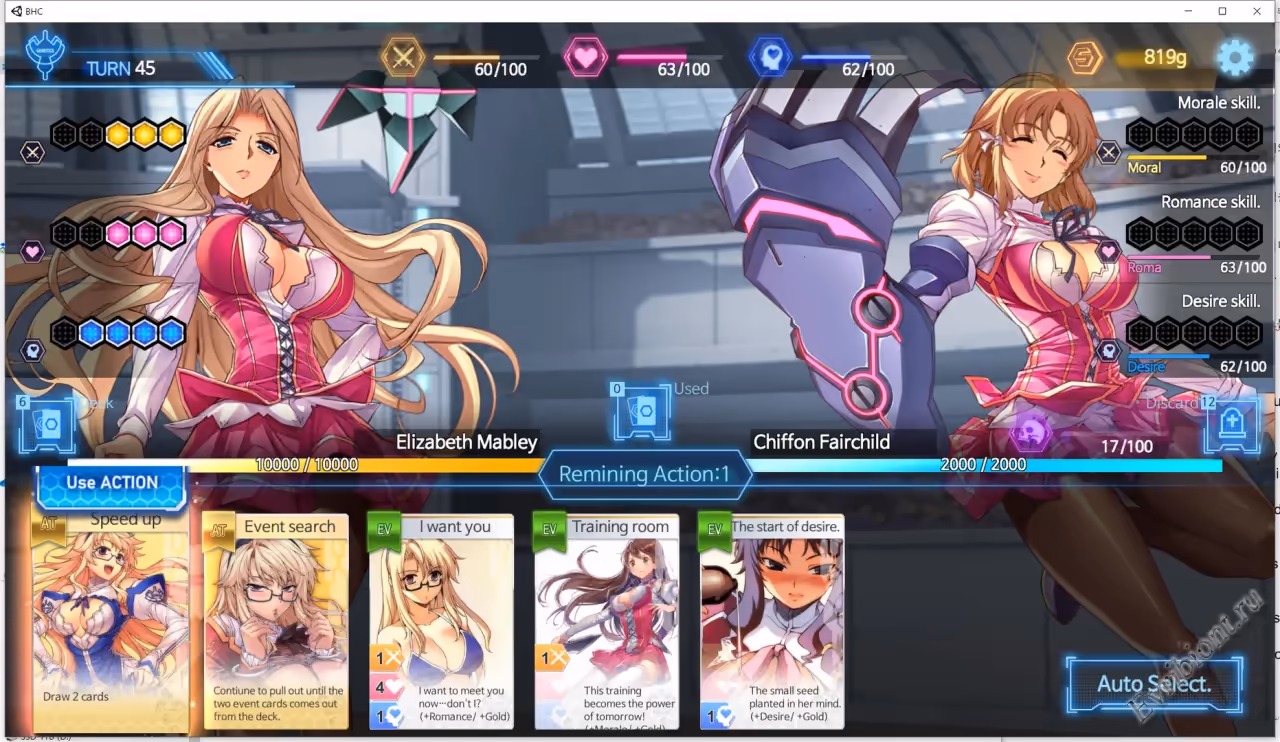Click the Use ACTION button
This screenshot has width=1280, height=742.
click(x=111, y=484)
